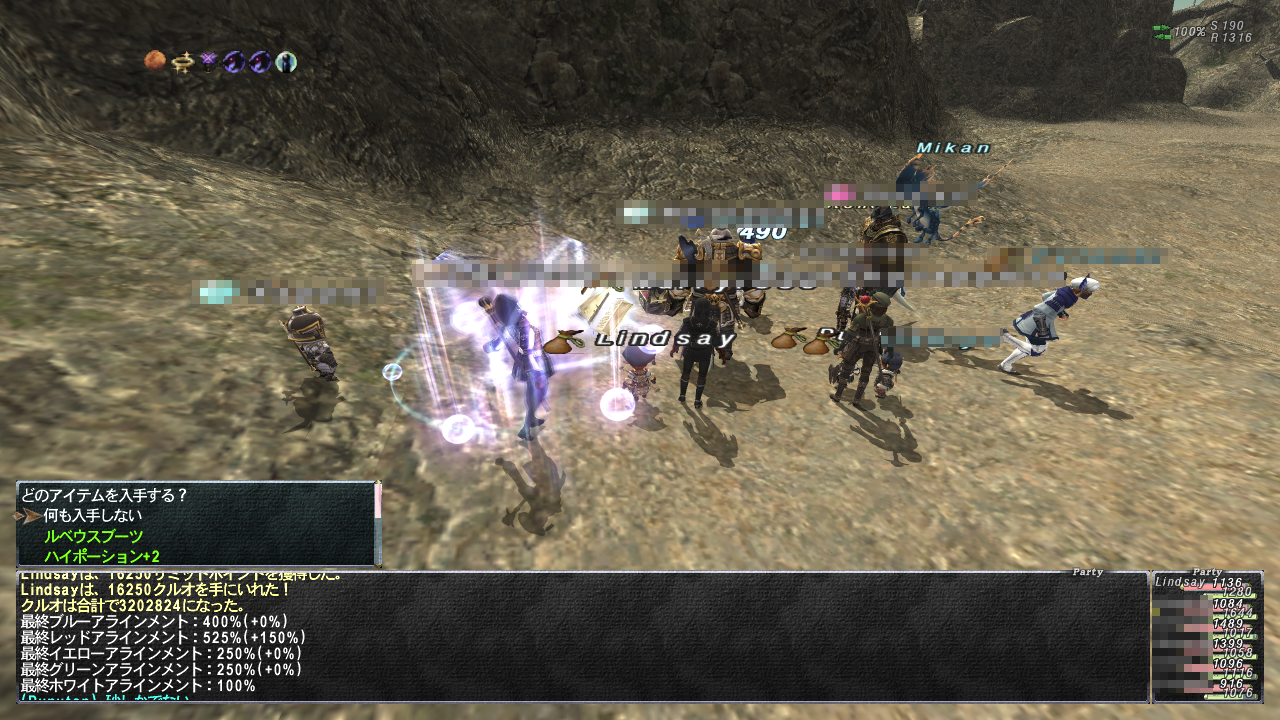Click the pale green silhouette status icon
The height and width of the screenshot is (720, 1280).
(x=286, y=62)
